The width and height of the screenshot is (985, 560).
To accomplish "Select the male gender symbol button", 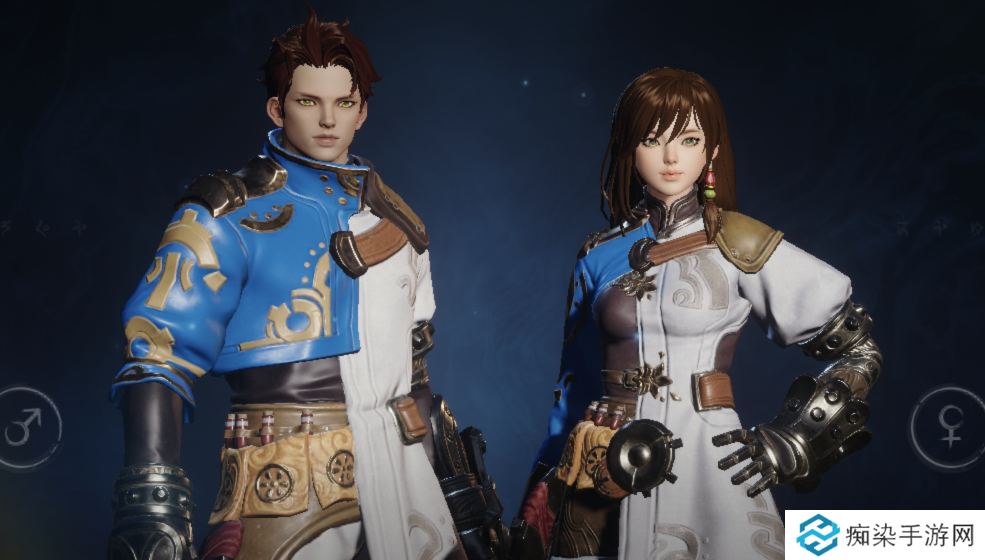I will (22, 428).
